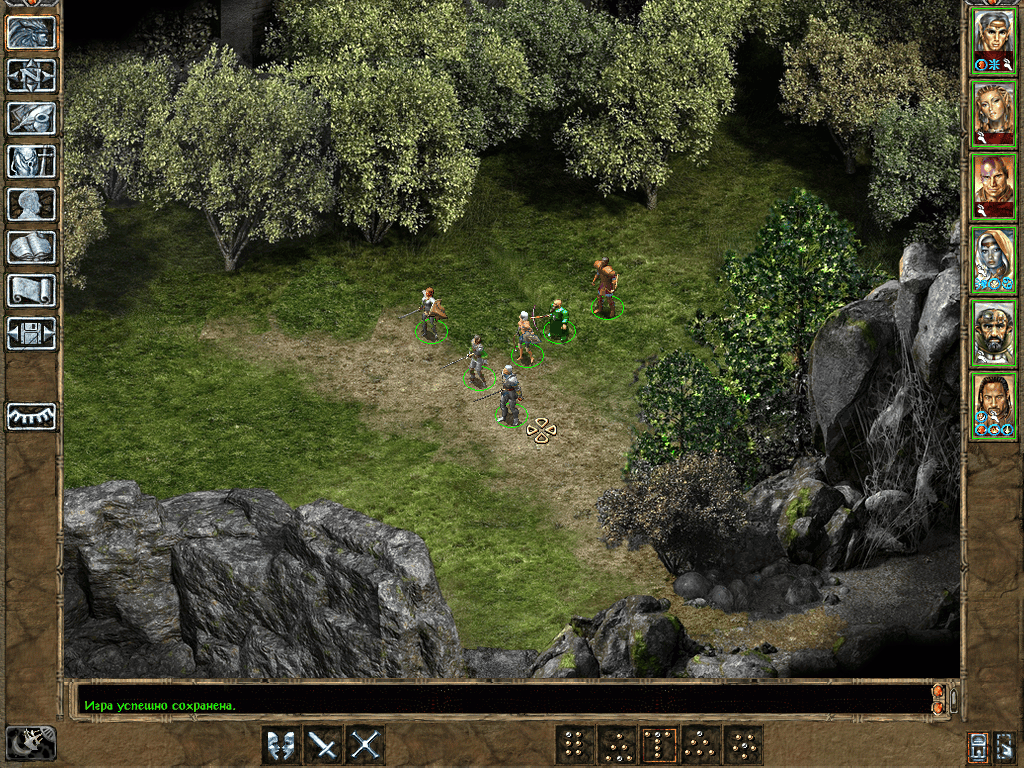Select the grey-haired male character portrait

pos(993,42)
